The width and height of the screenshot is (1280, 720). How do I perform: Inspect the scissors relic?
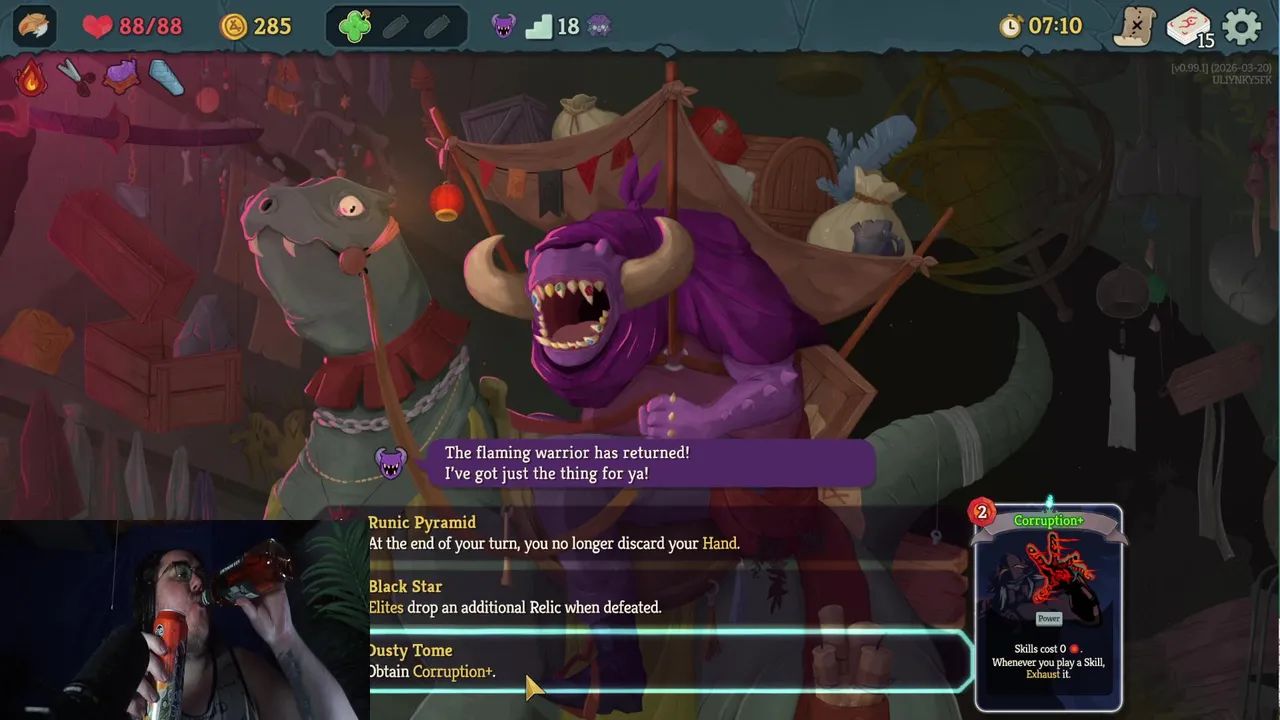[x=74, y=76]
